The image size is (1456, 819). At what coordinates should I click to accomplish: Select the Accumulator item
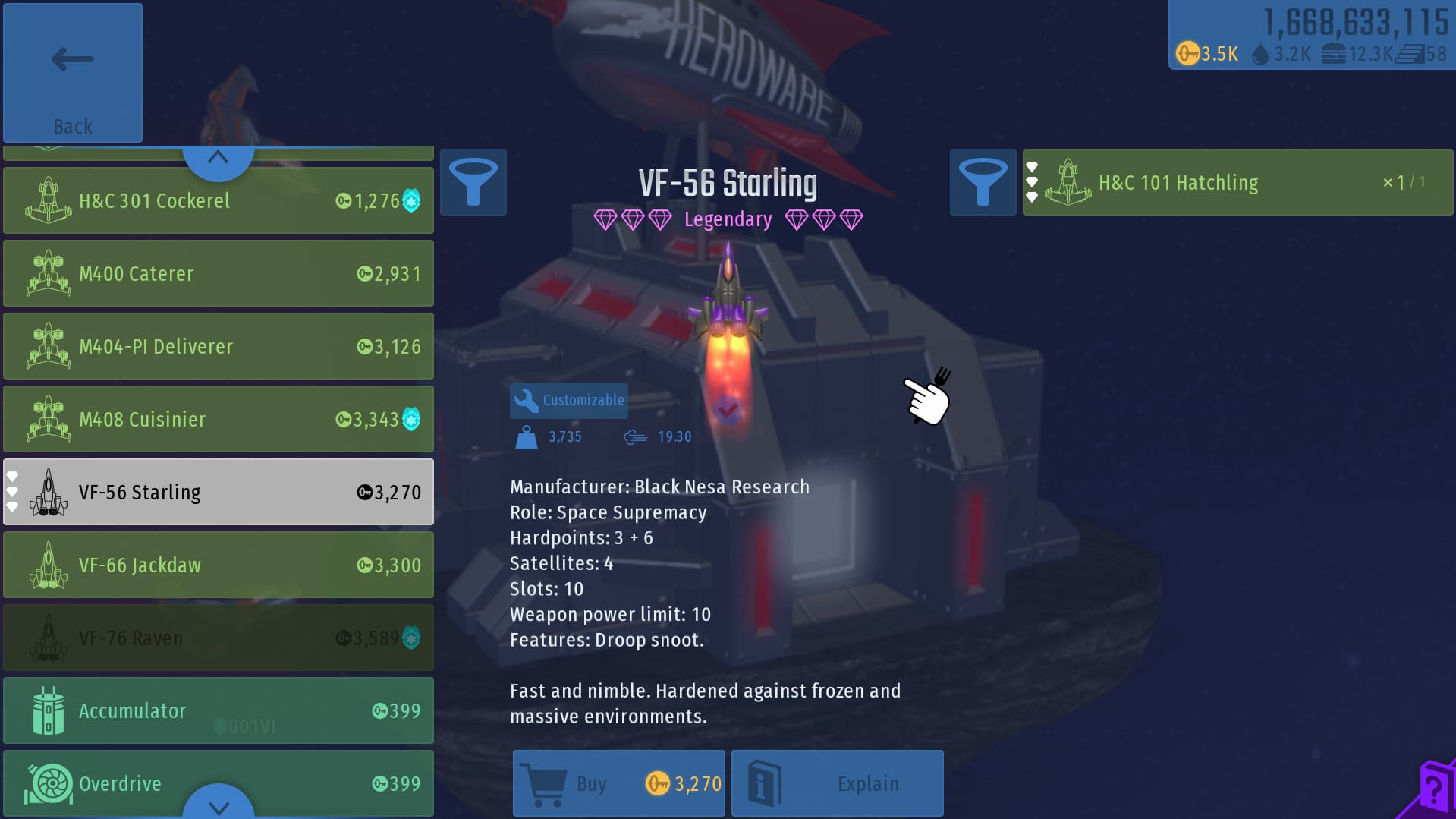(x=219, y=710)
